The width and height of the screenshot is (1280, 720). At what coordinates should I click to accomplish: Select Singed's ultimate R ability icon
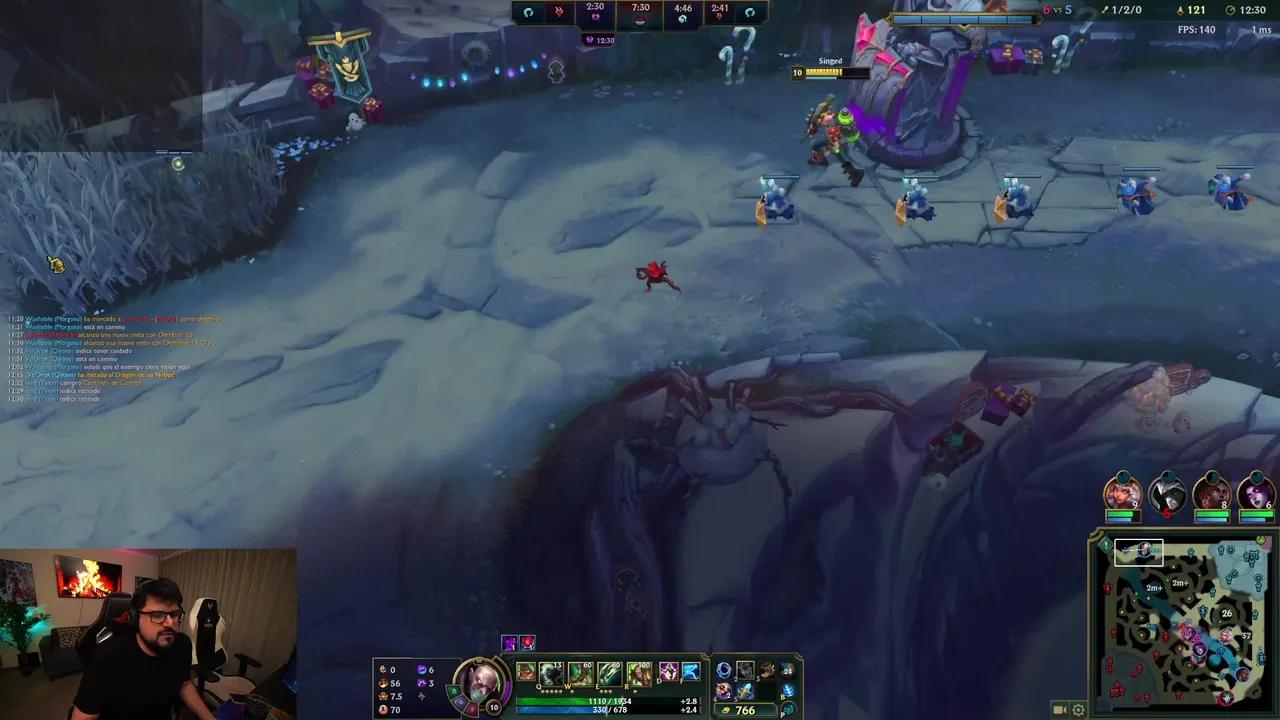click(638, 671)
